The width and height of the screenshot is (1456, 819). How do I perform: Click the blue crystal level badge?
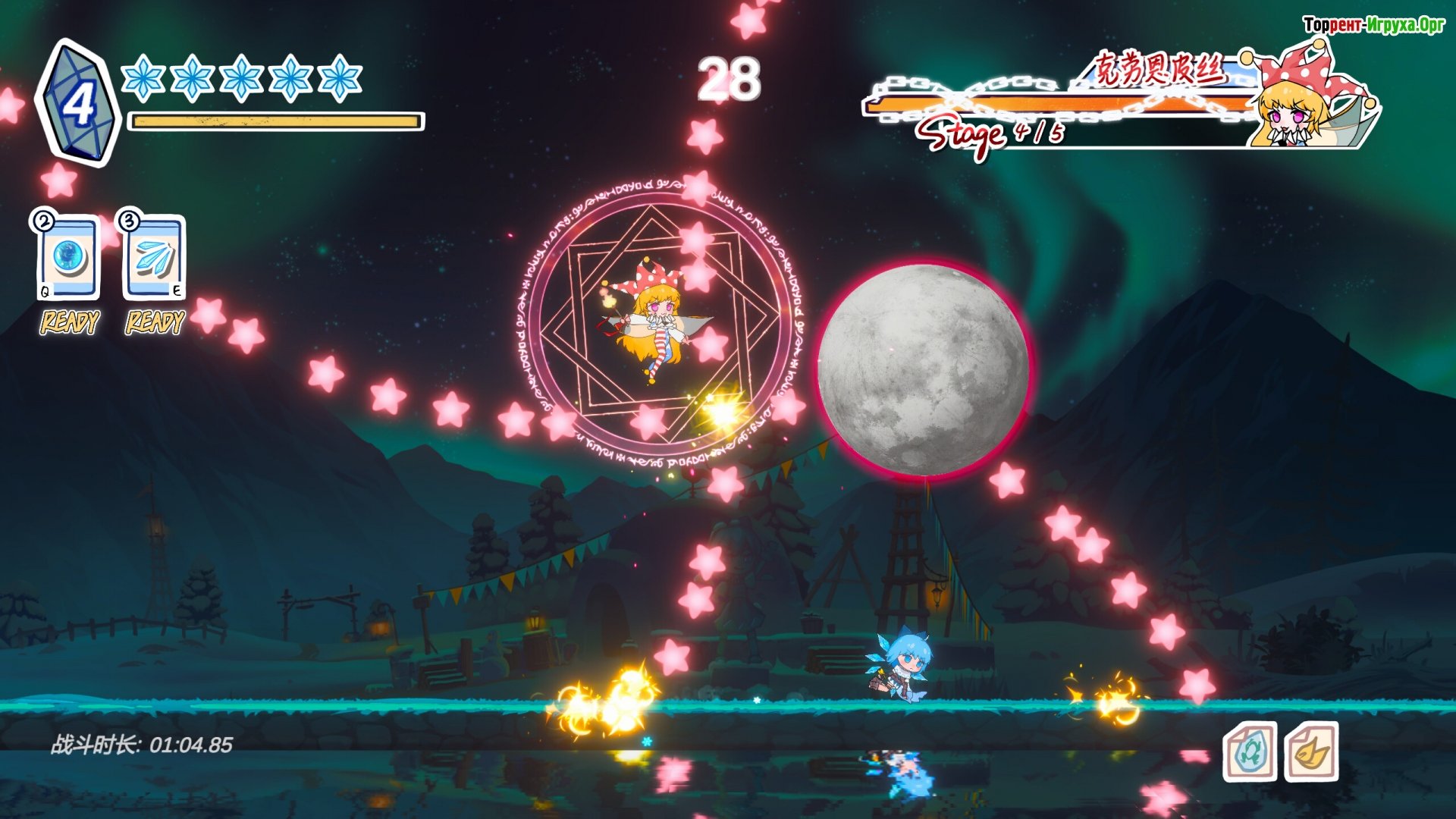click(77, 103)
